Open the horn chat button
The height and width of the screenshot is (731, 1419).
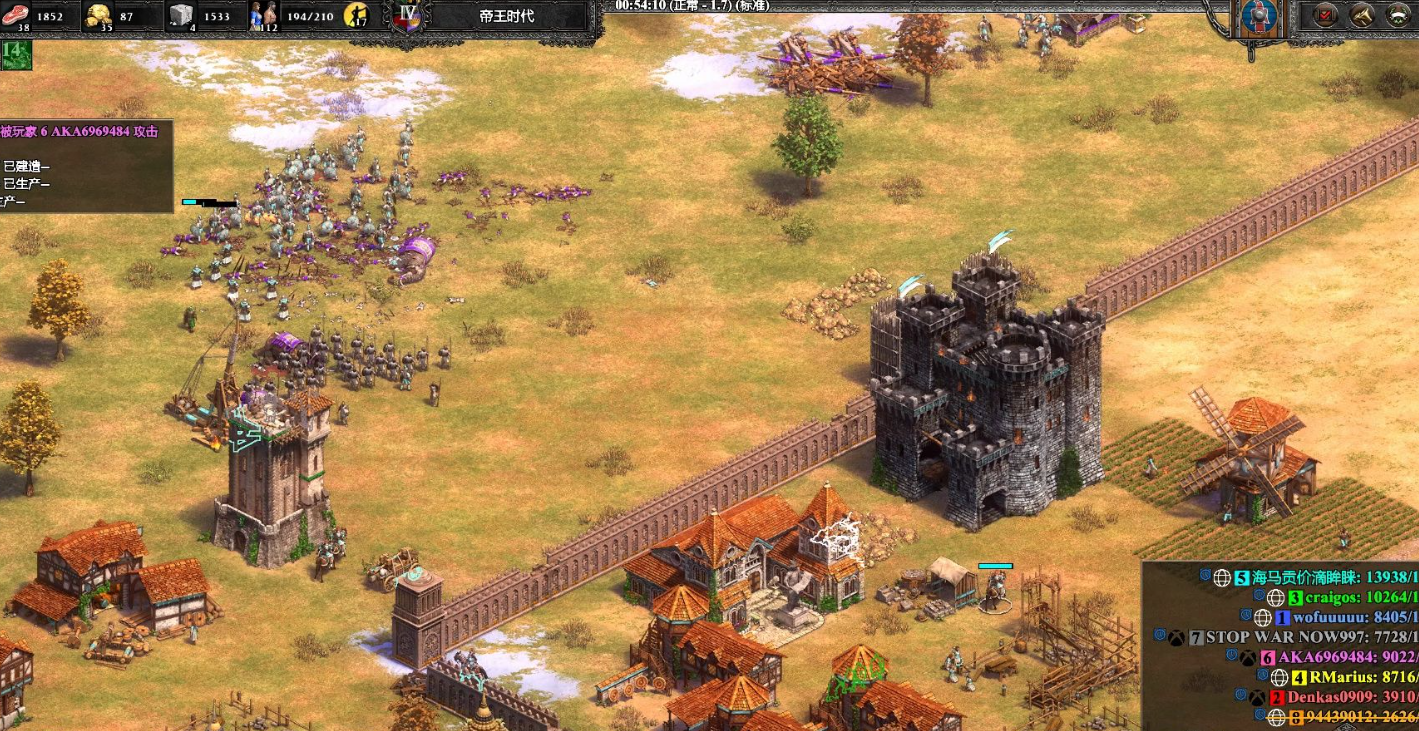(x=1362, y=15)
